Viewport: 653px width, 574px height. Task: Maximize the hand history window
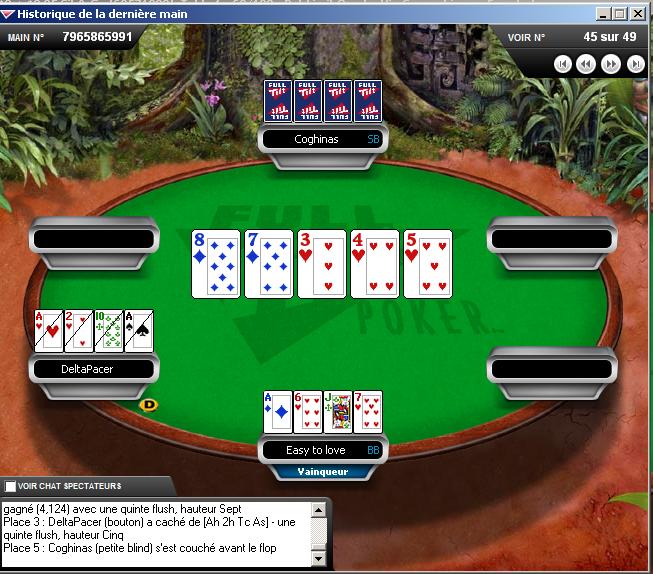tap(622, 14)
